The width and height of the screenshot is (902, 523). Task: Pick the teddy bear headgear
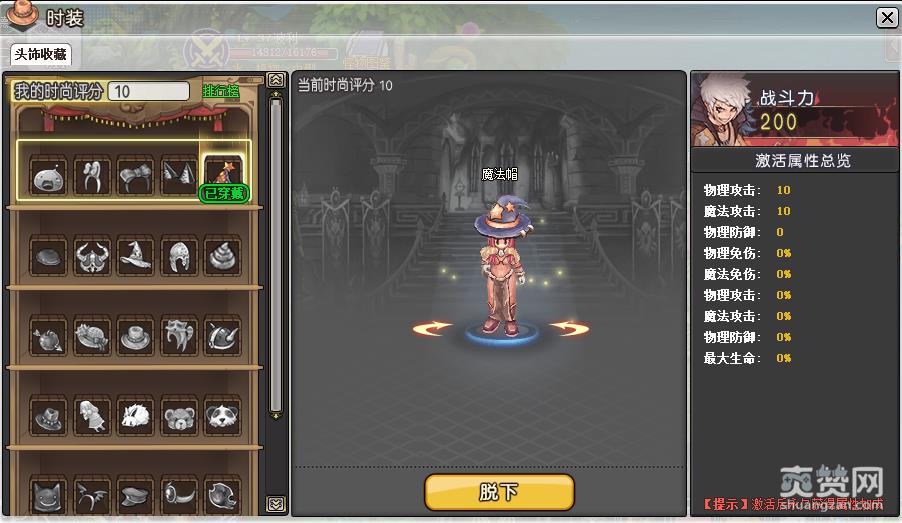click(x=178, y=415)
